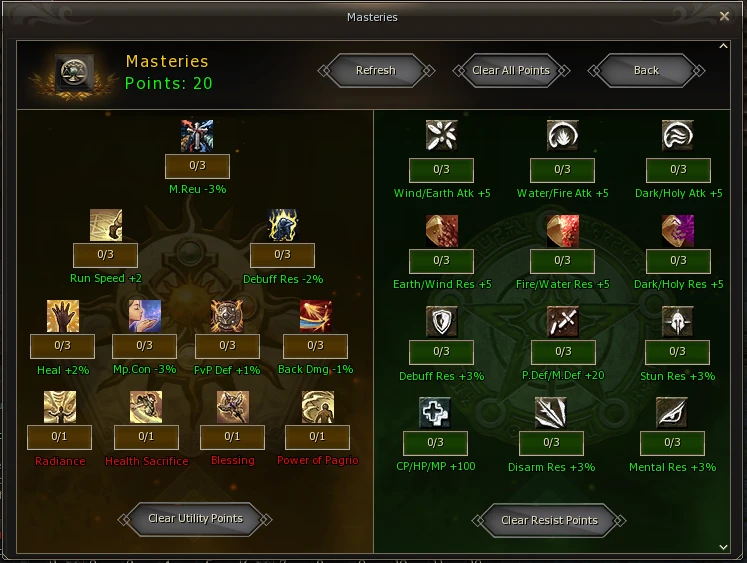747x563 pixels.
Task: Select the Mp.Con -3% mastery icon
Action: (x=144, y=316)
